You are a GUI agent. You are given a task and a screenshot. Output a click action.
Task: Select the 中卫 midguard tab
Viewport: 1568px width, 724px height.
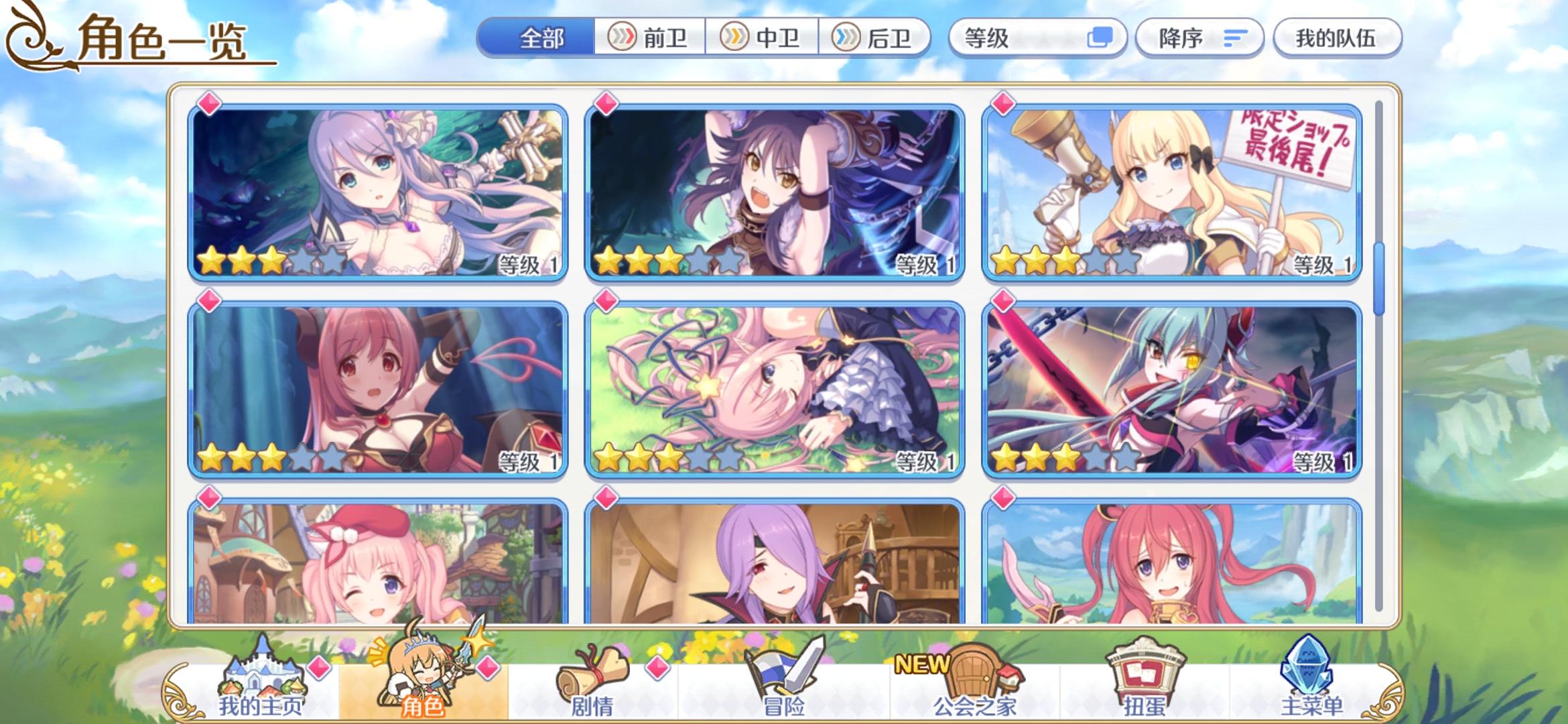click(x=764, y=38)
